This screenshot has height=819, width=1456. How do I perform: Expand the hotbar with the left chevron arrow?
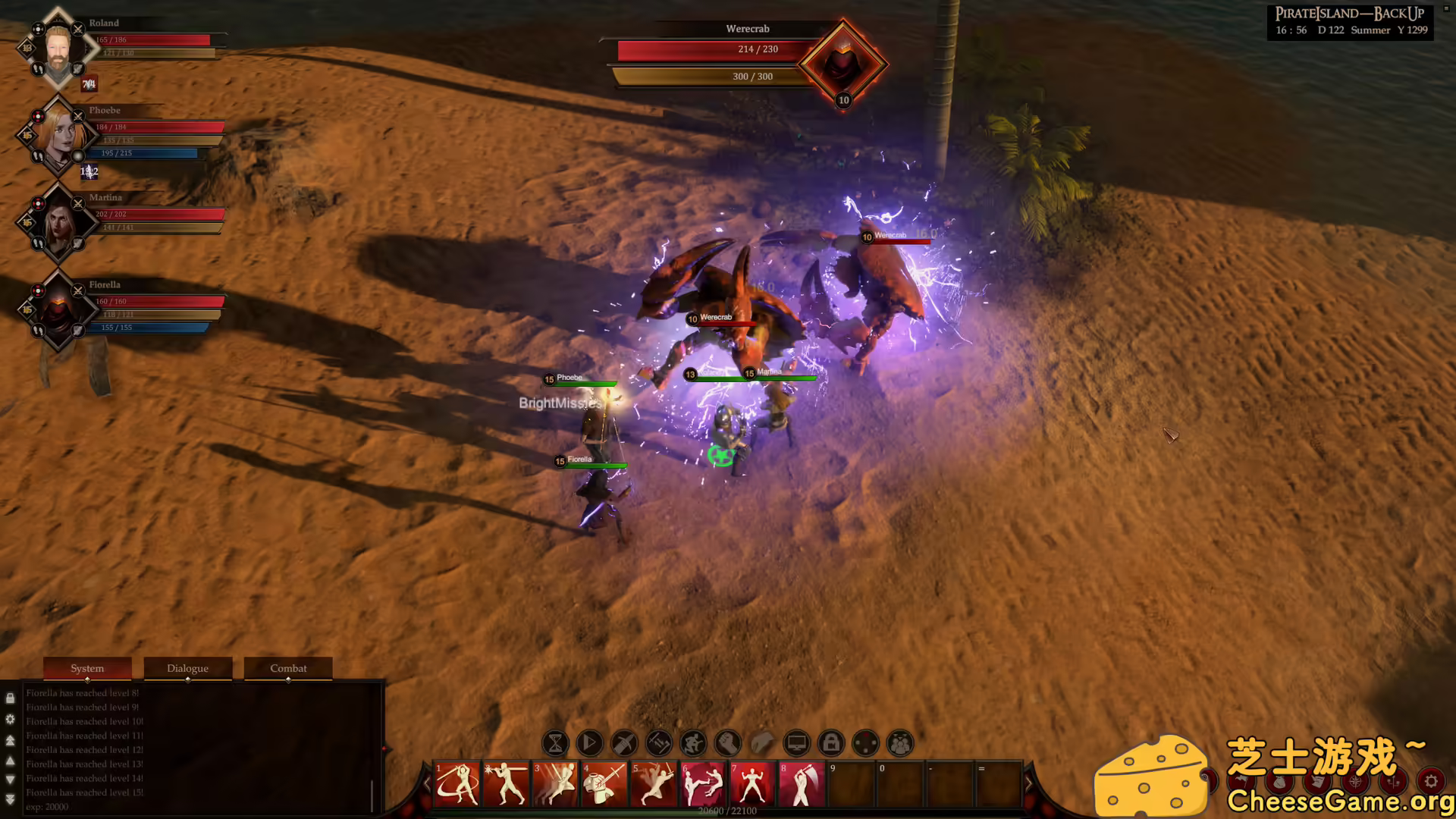coord(425,785)
